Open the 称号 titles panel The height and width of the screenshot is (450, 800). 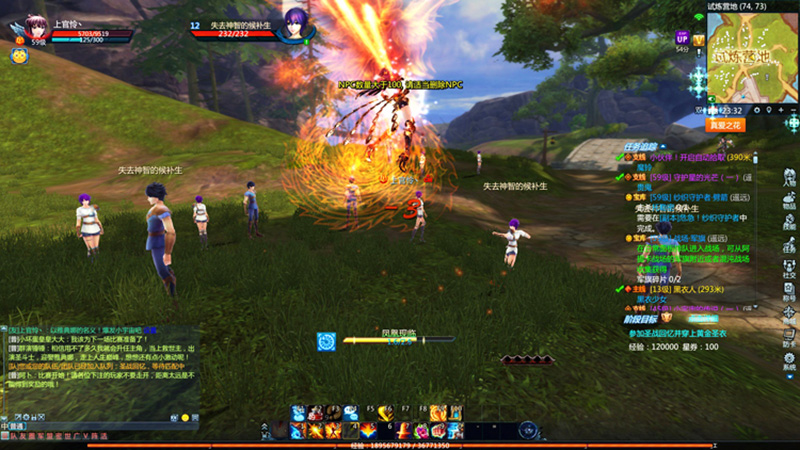(789, 292)
